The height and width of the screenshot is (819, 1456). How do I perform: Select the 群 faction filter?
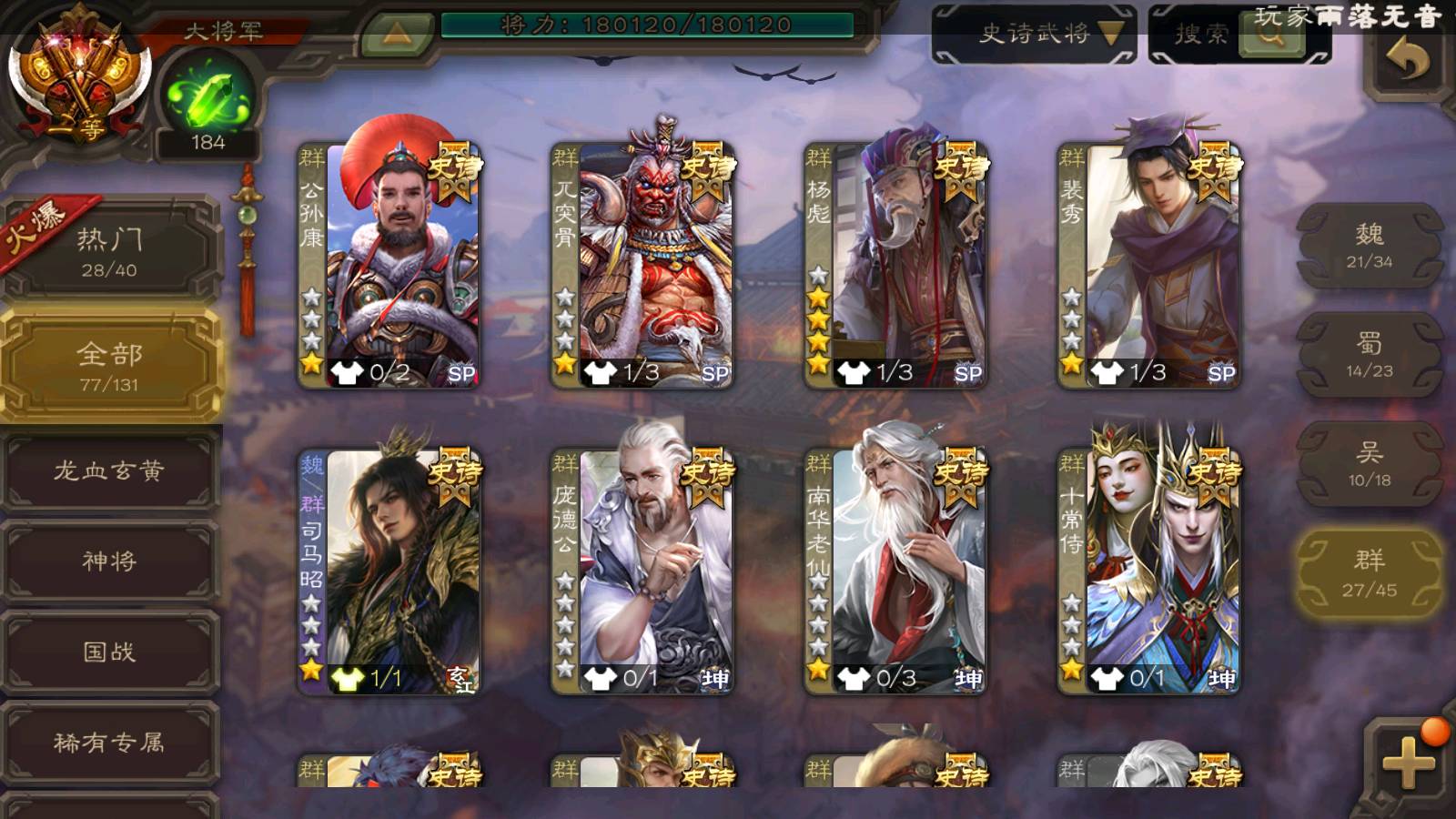[1369, 573]
